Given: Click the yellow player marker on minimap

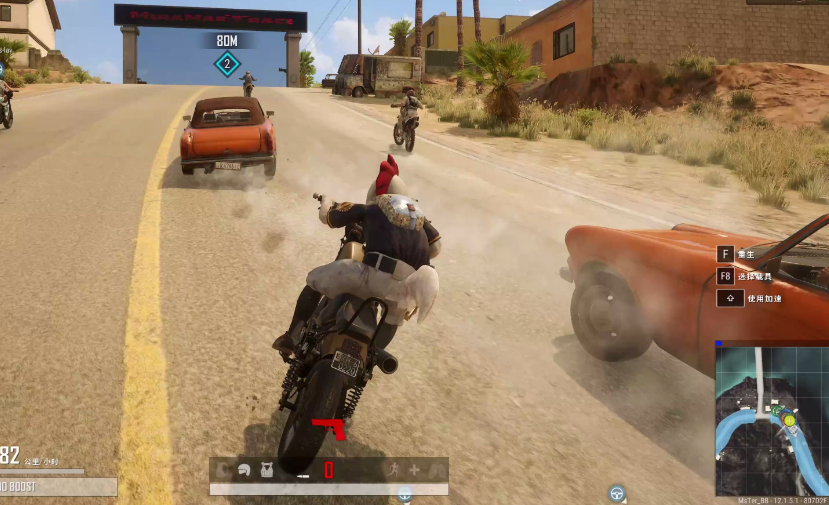Looking at the screenshot, I should click(x=789, y=420).
